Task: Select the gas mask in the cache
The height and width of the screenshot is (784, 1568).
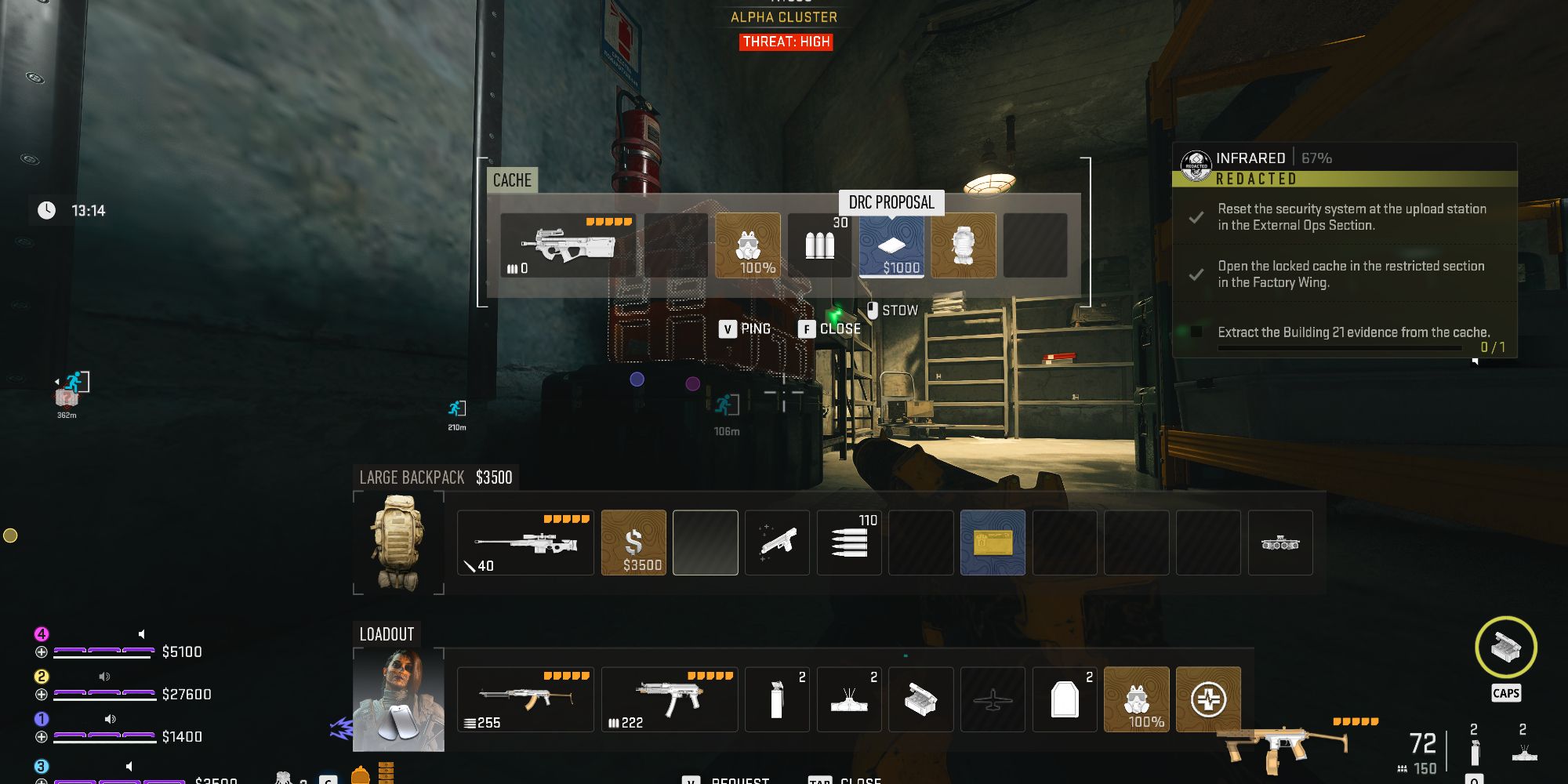Action: pos(749,247)
